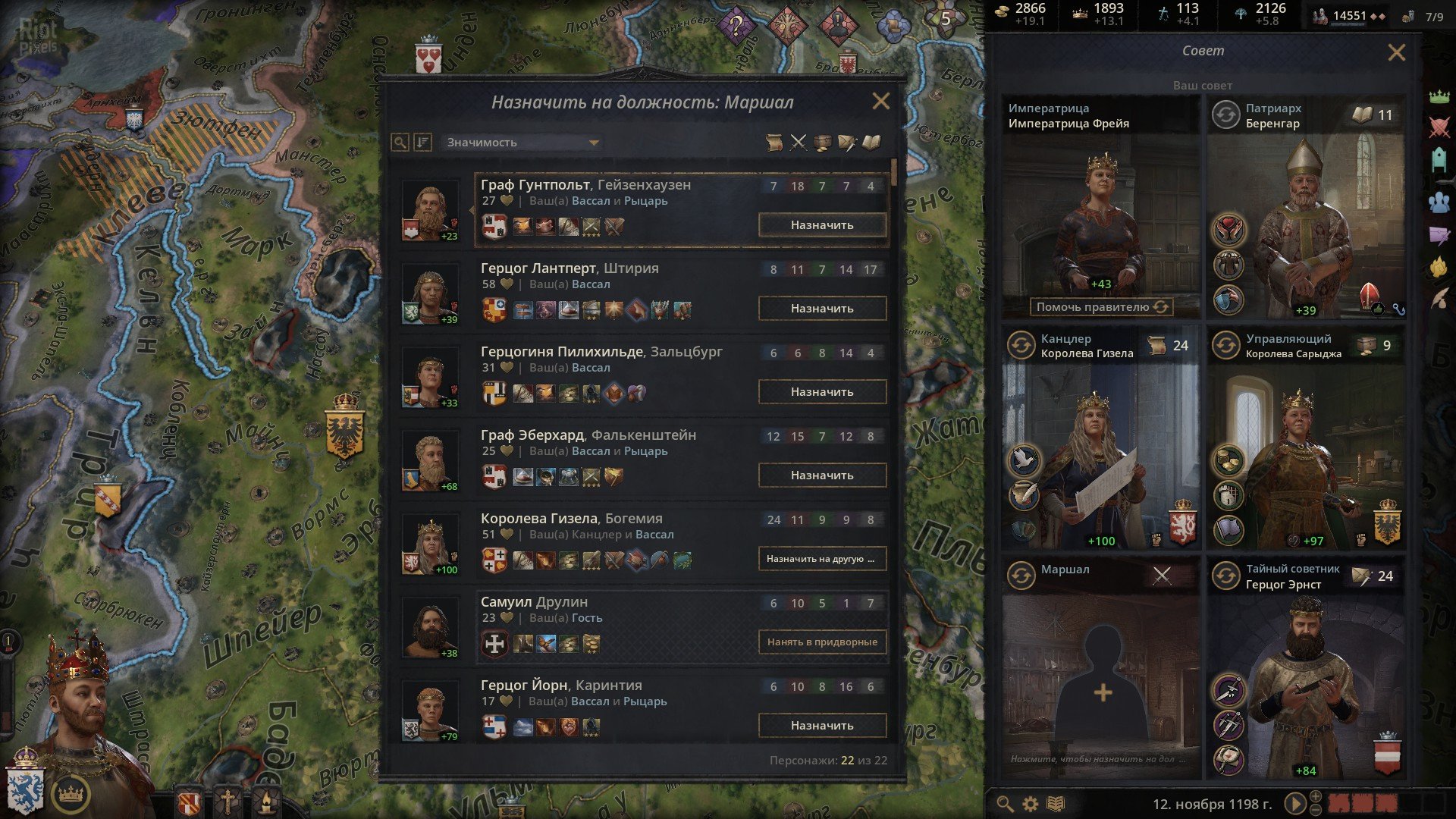This screenshot has width=1456, height=819.
Task: Resume game with the play button
Action: (x=1294, y=804)
